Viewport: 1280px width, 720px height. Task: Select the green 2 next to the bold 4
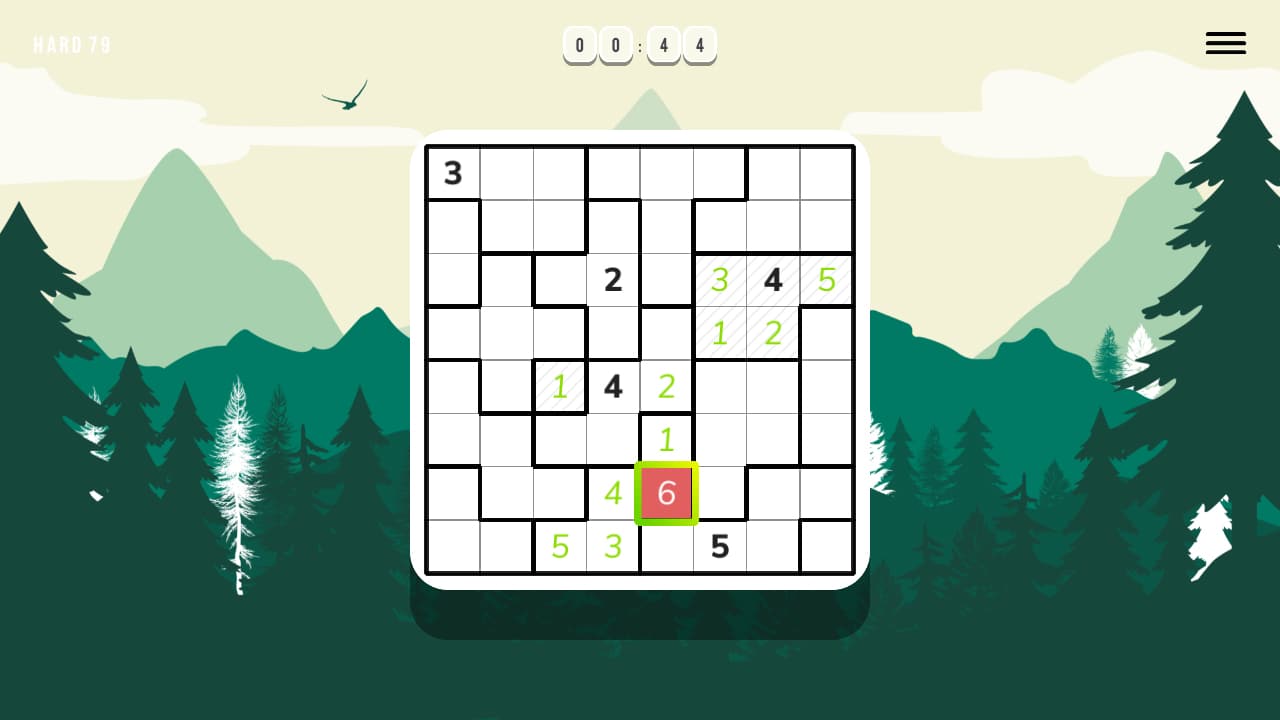[666, 387]
